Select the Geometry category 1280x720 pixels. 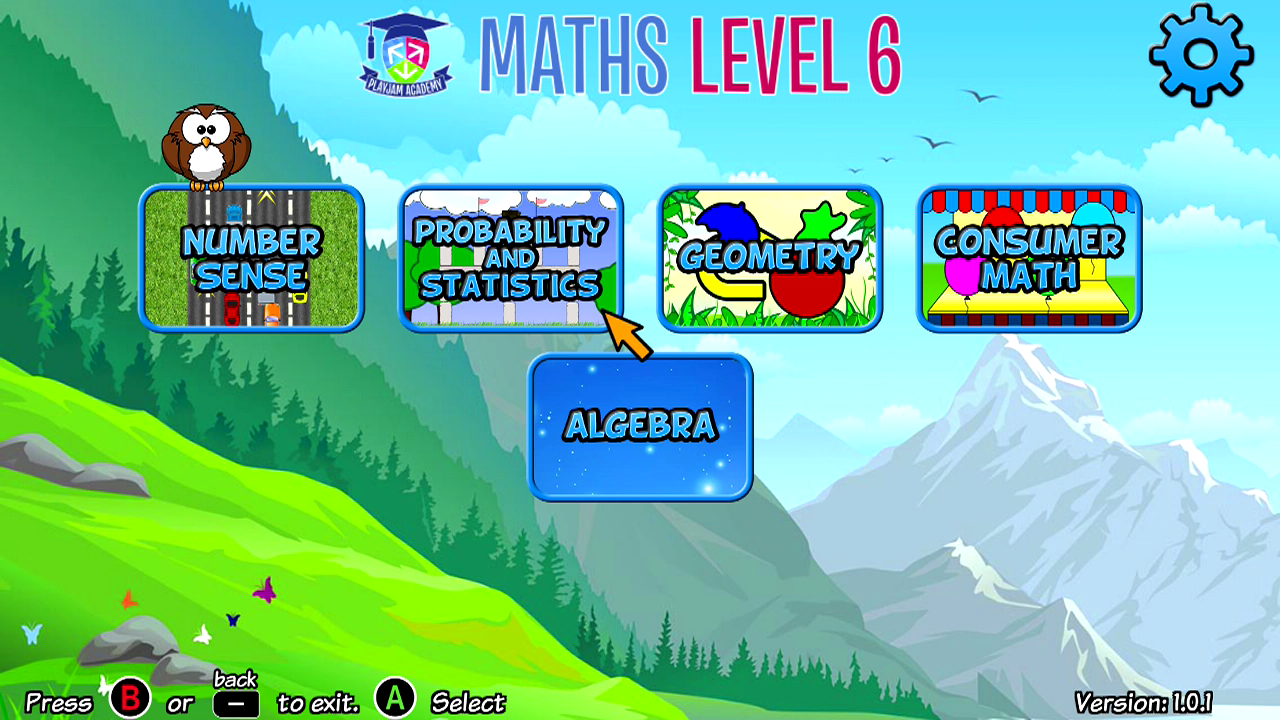coord(772,258)
